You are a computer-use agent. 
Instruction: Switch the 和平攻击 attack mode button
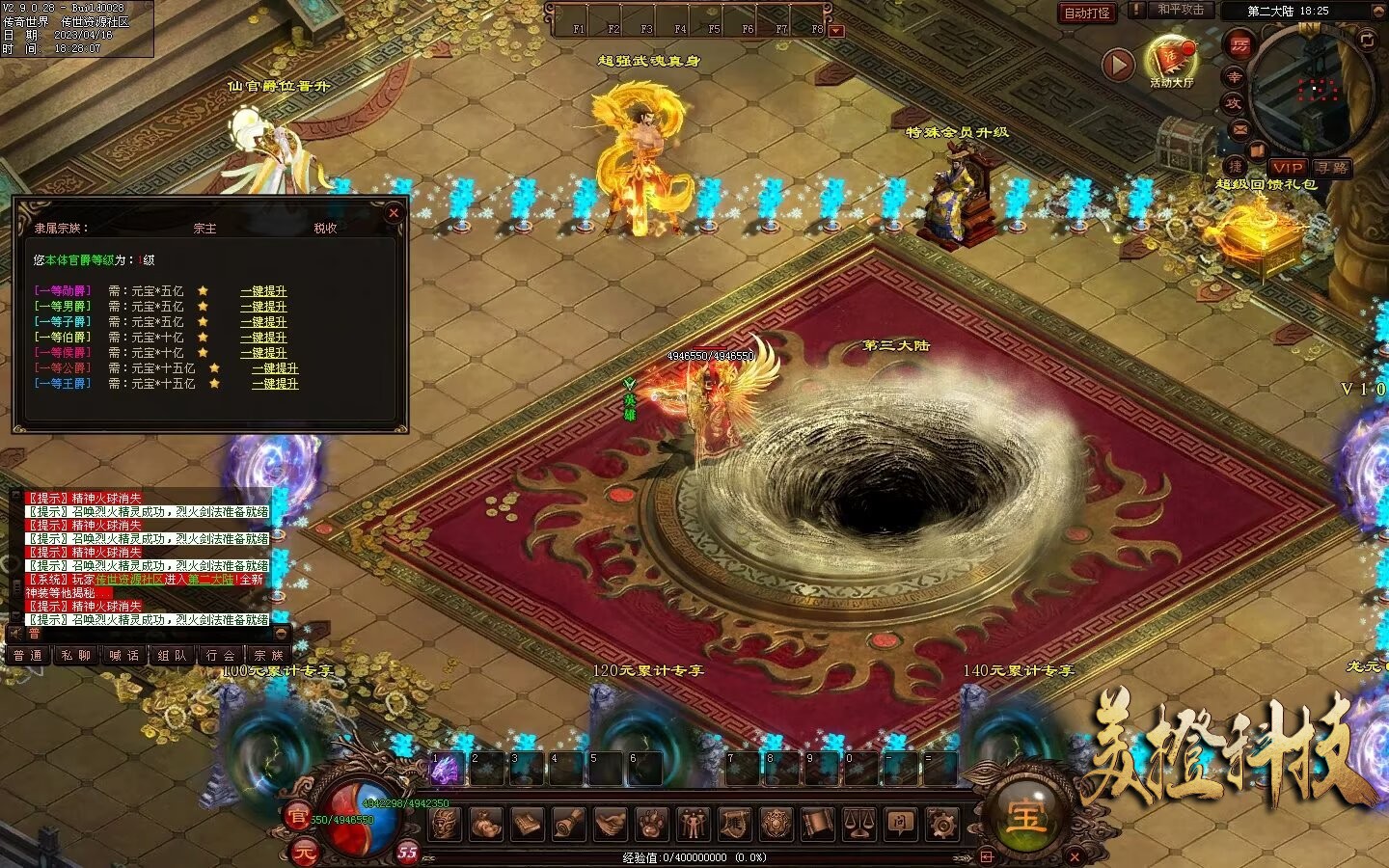click(x=1181, y=10)
